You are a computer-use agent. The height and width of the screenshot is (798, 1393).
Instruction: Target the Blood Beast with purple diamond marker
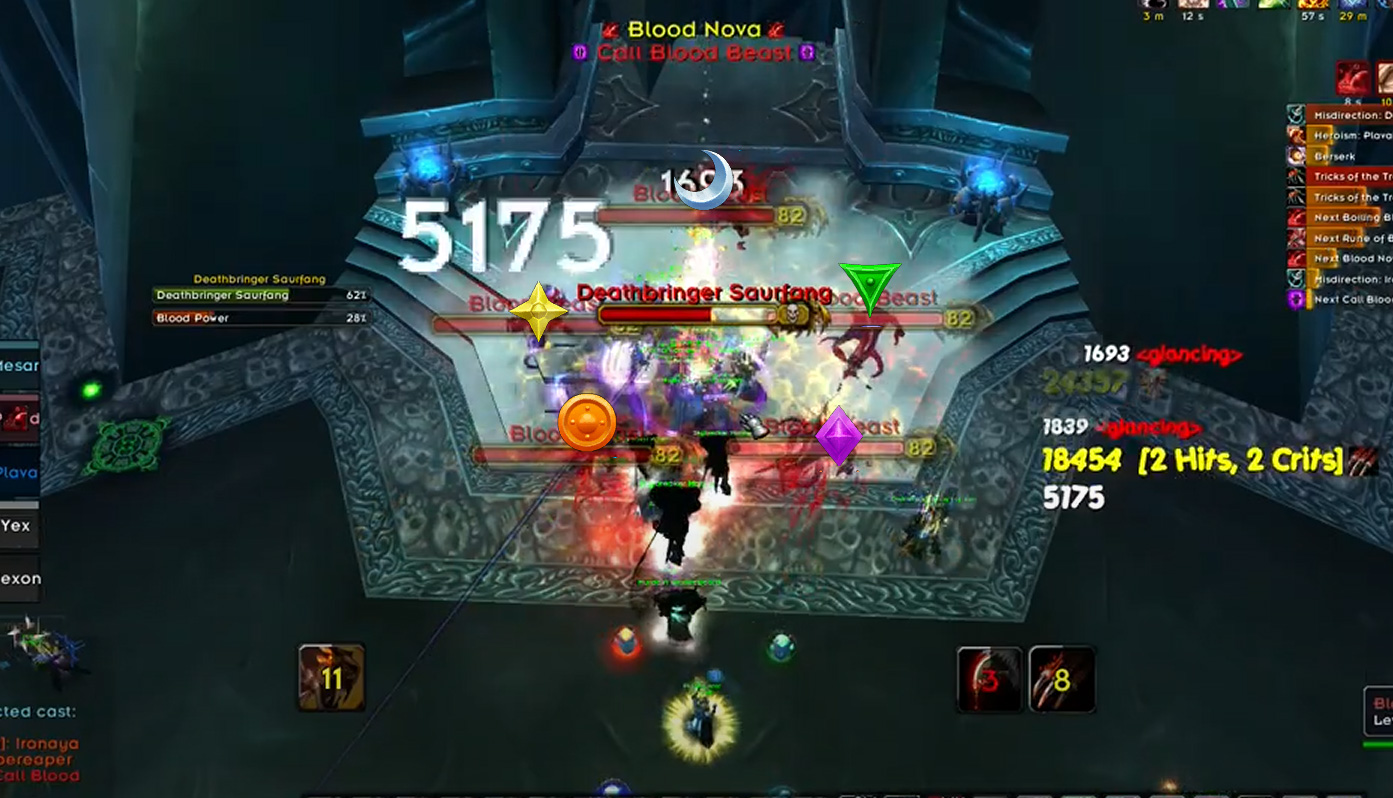(x=830, y=449)
